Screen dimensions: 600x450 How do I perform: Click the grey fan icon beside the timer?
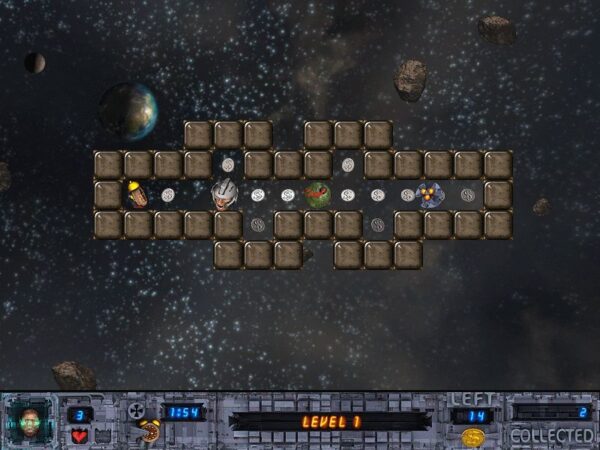pos(138,411)
